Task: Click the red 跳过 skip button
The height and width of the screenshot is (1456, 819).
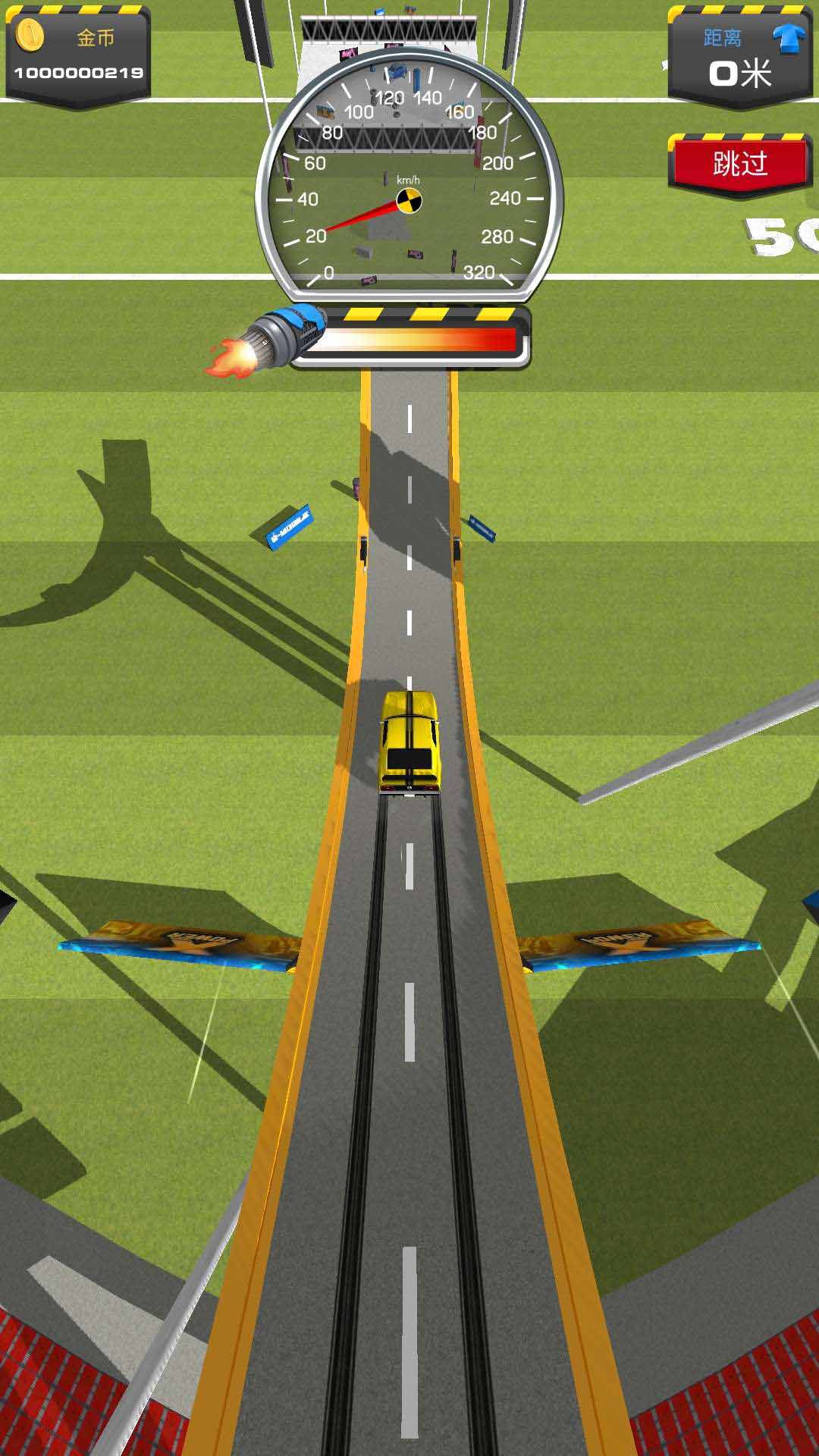Action: (x=739, y=164)
